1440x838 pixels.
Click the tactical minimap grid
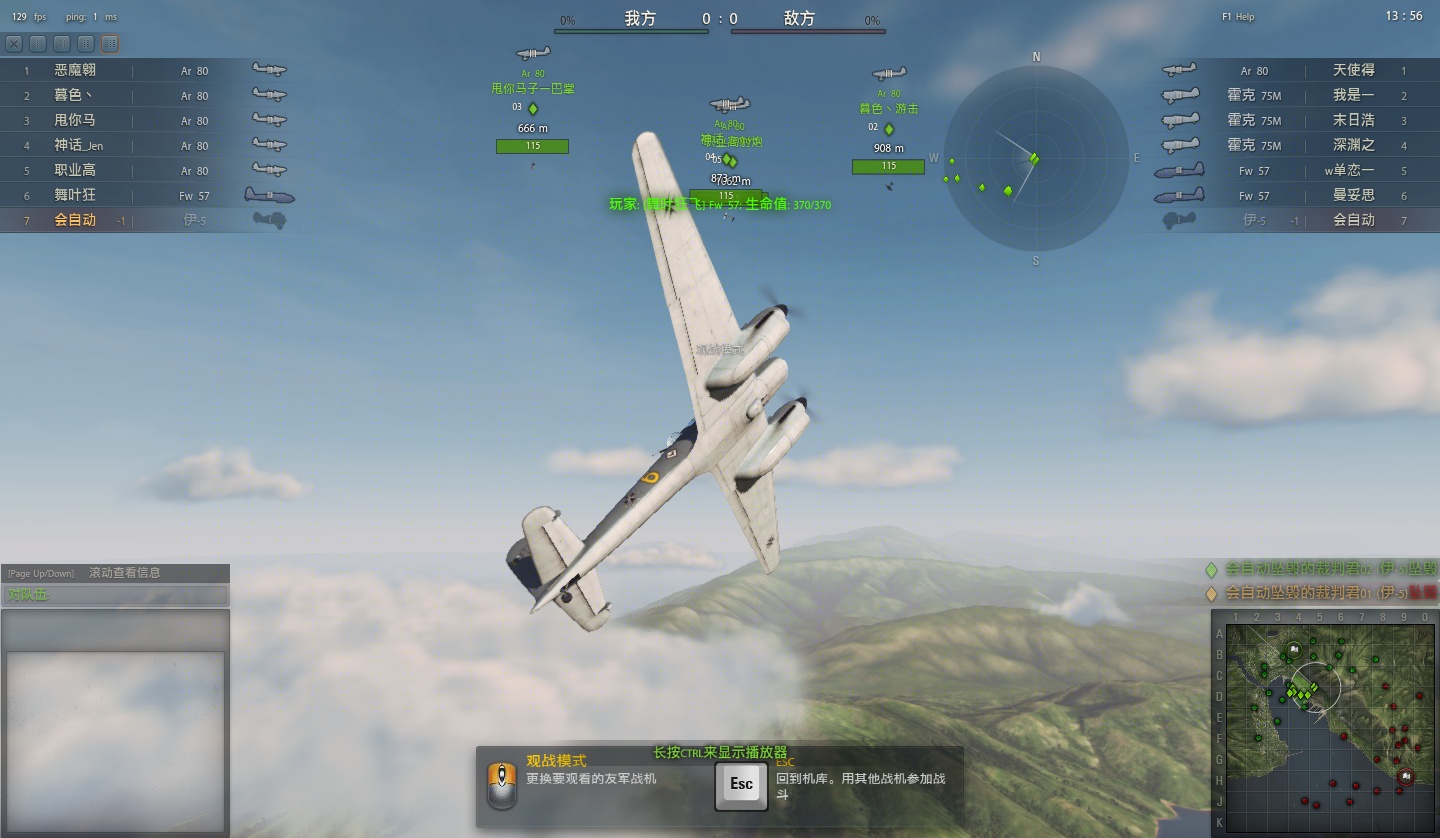tap(1325, 723)
